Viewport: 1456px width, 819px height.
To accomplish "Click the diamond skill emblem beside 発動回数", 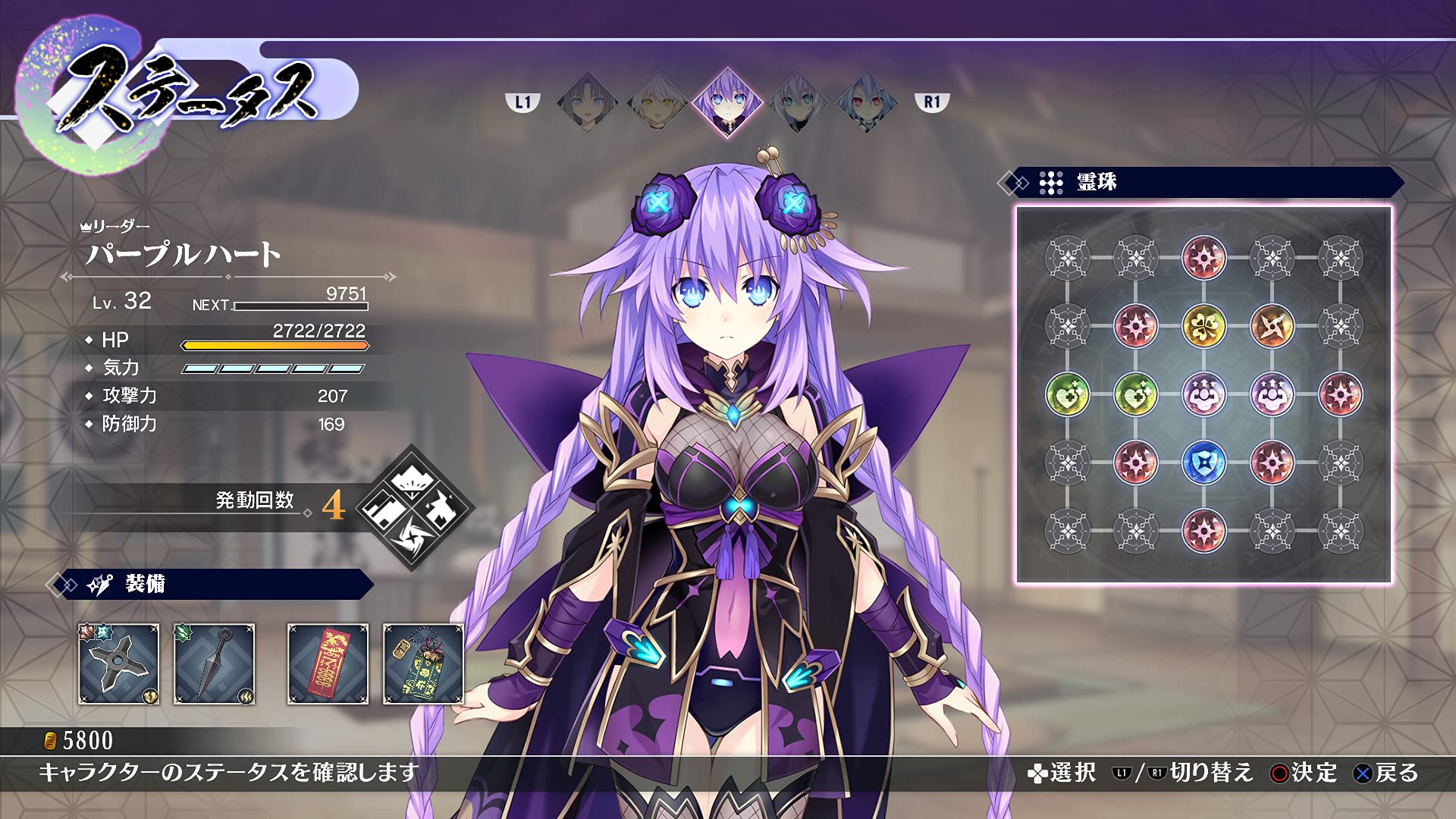I will [414, 506].
